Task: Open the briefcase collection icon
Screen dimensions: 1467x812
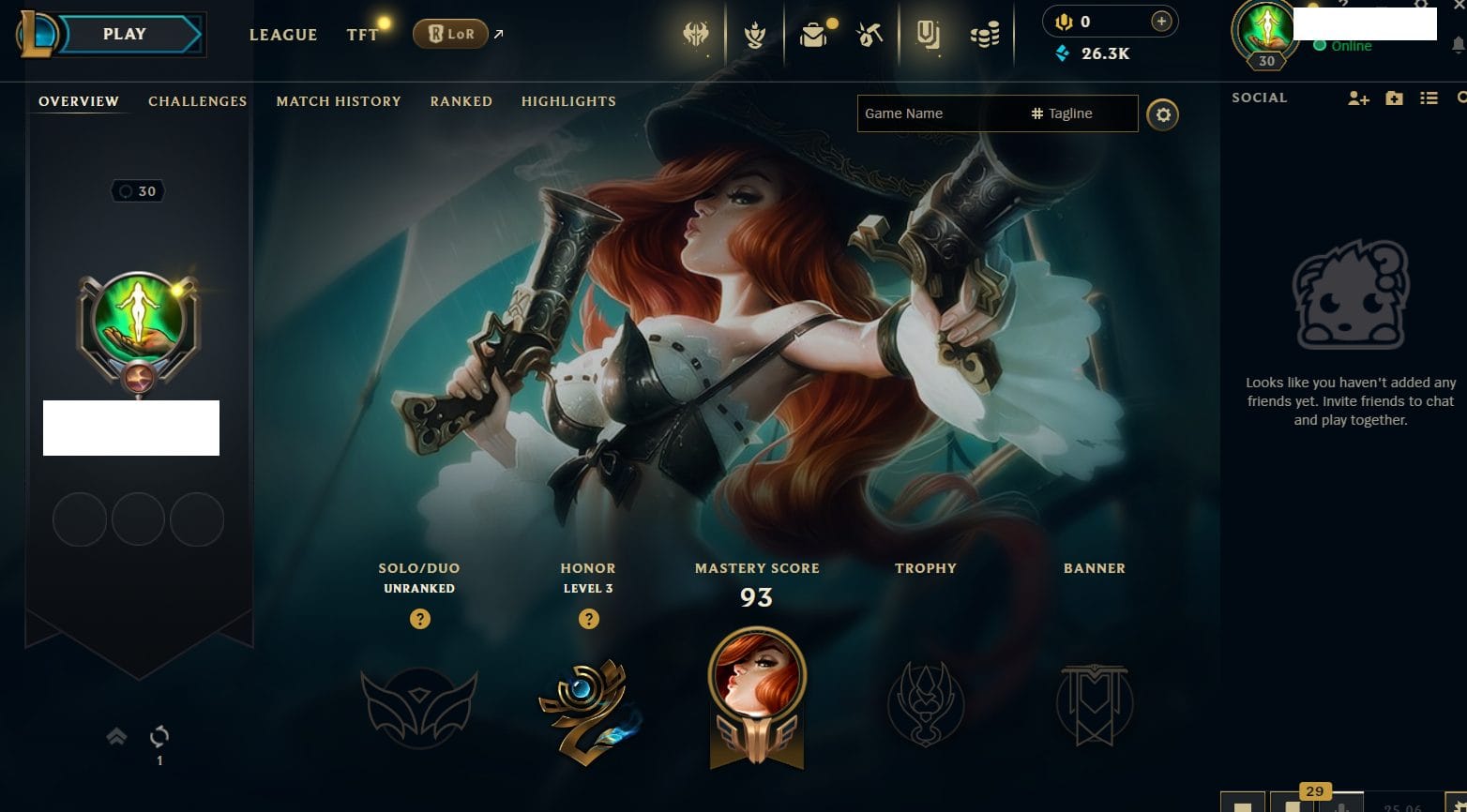Action: click(813, 36)
